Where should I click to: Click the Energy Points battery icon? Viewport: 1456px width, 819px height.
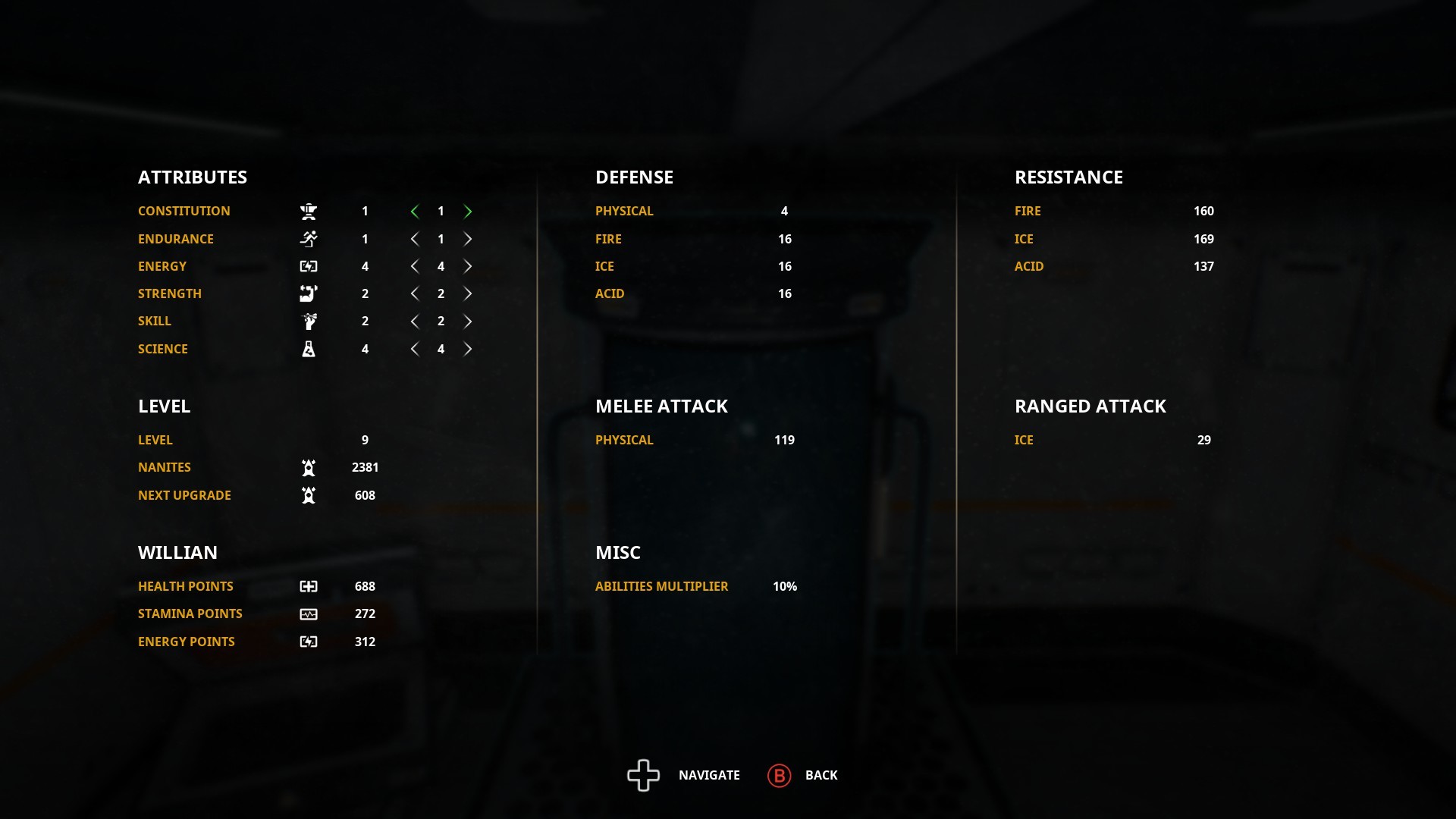click(309, 641)
